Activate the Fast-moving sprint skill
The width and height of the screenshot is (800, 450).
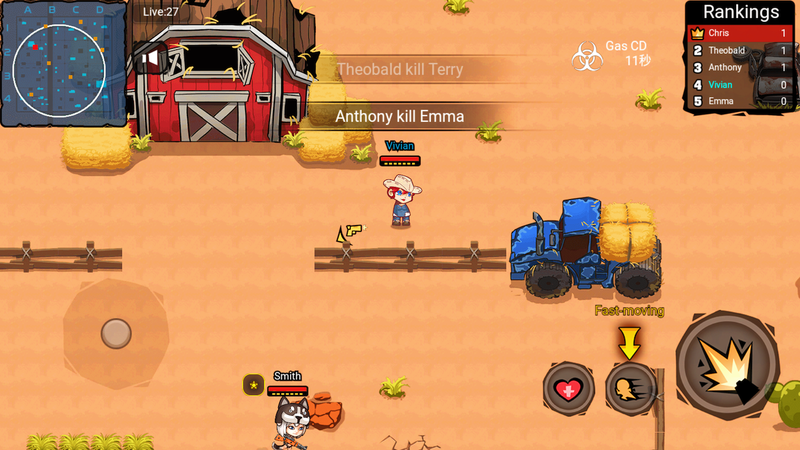point(632,388)
